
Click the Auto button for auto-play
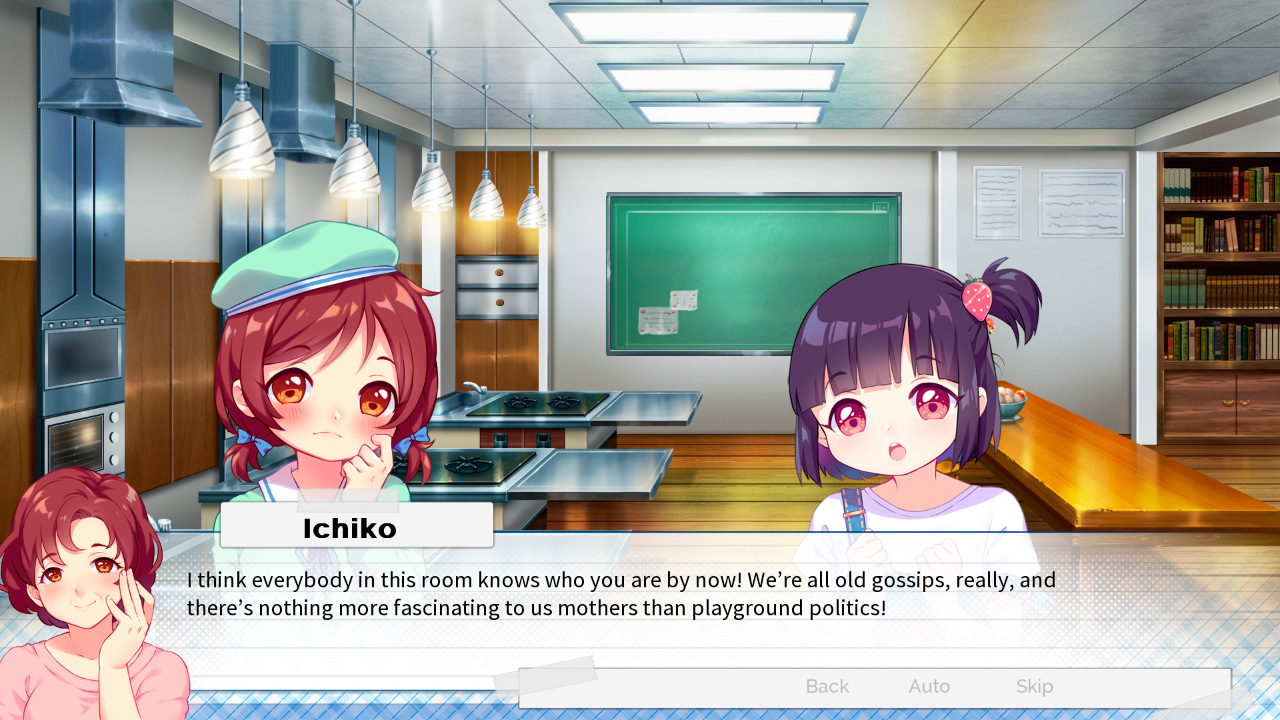[928, 686]
